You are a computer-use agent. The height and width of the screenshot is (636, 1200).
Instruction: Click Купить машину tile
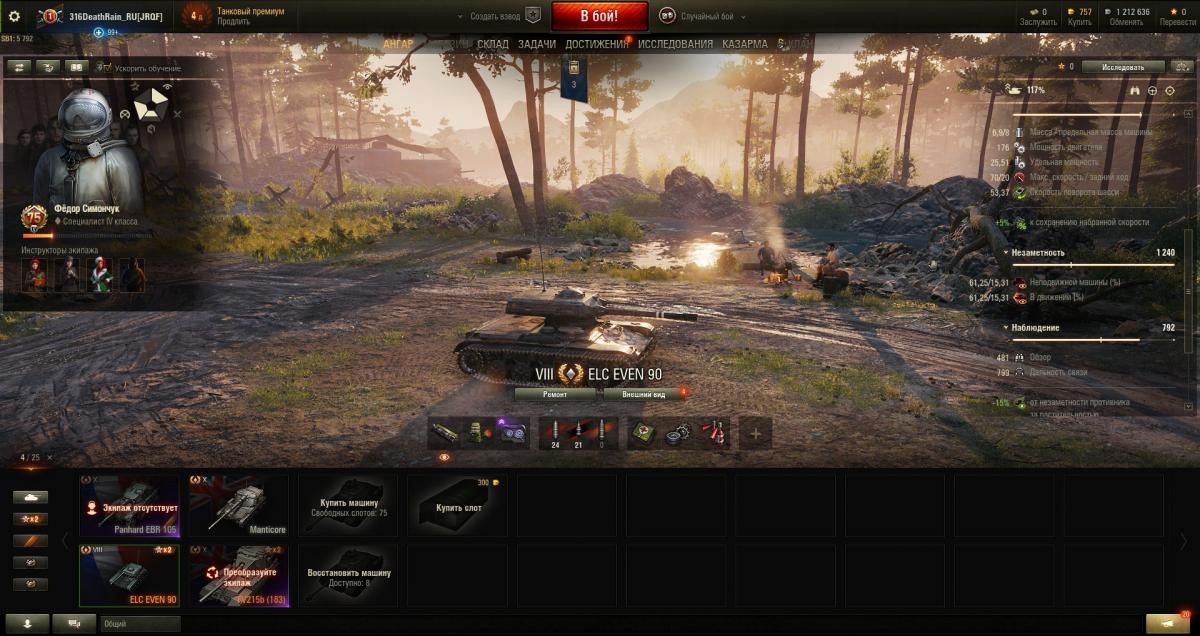[347, 505]
